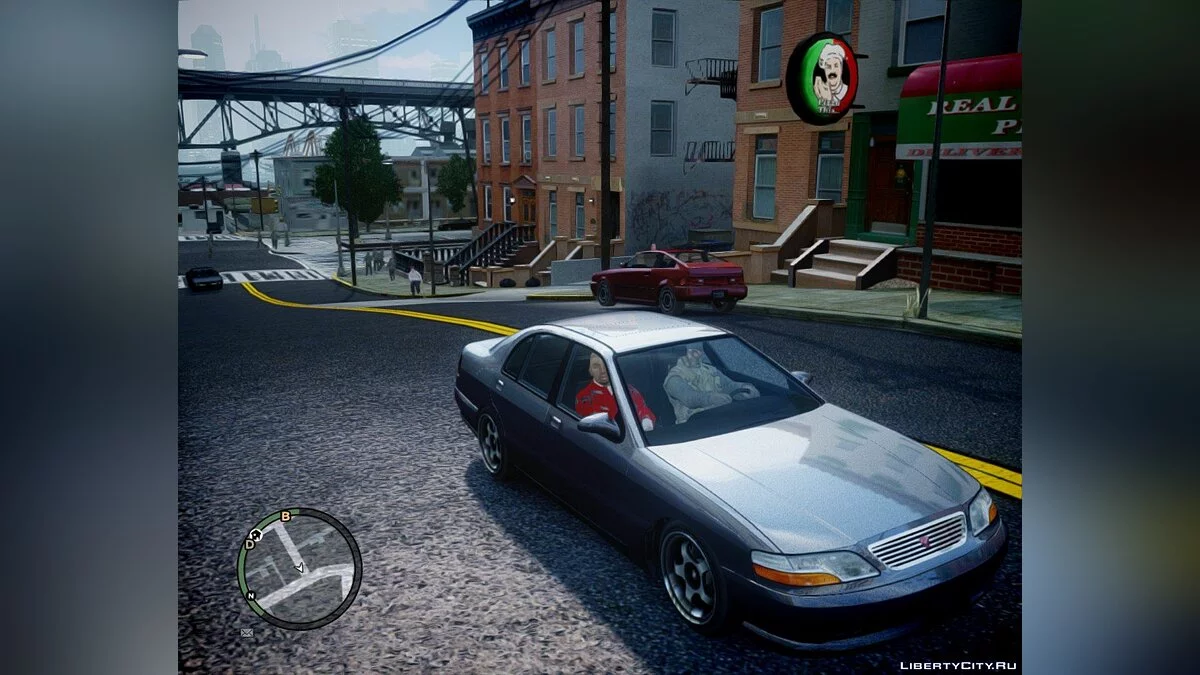Open the envelope message icon below the radar
Image resolution: width=1200 pixels, height=675 pixels.
(x=247, y=633)
